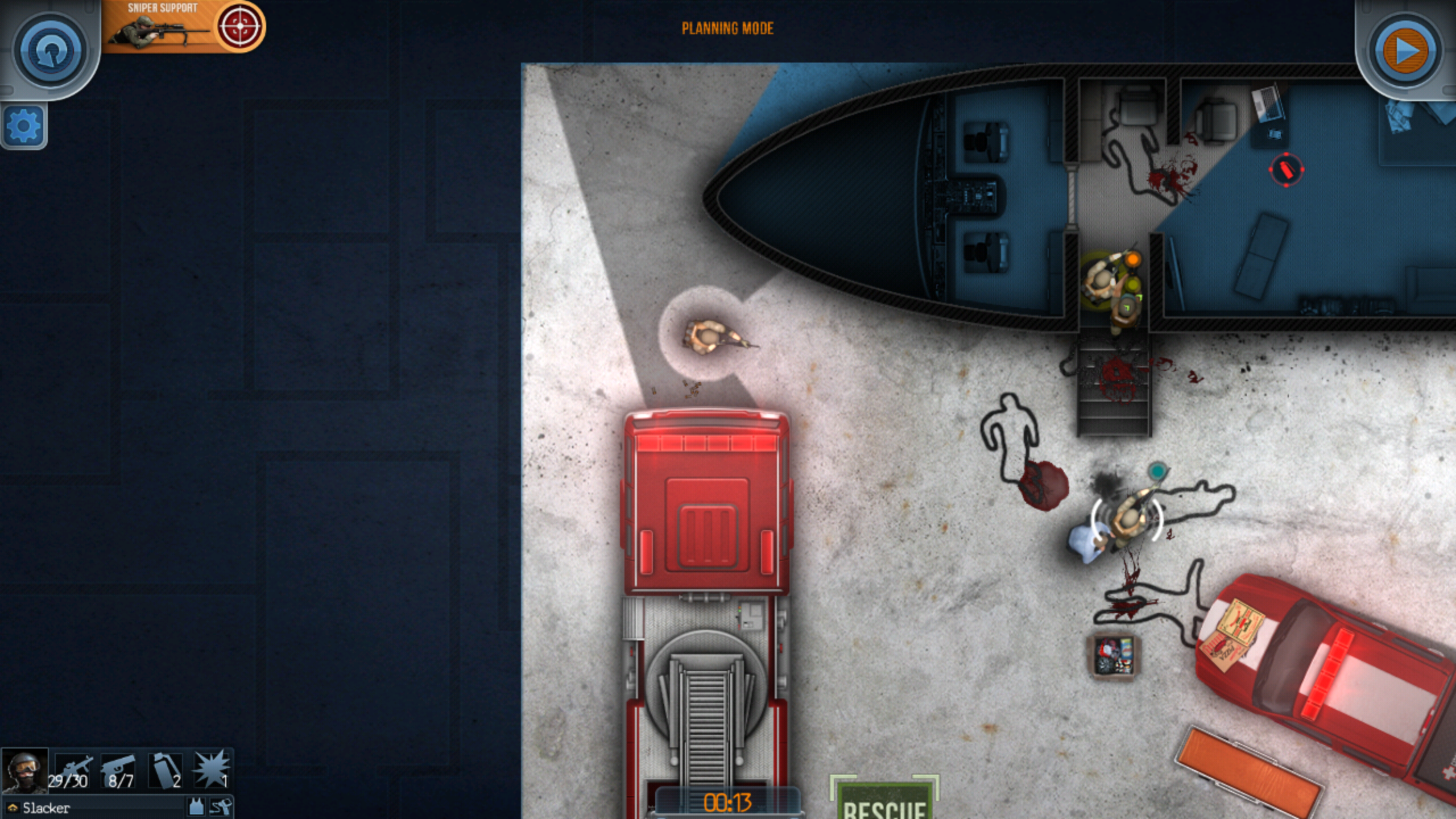Choose the flashbang grenade slot
The image size is (1456, 819).
point(166,770)
